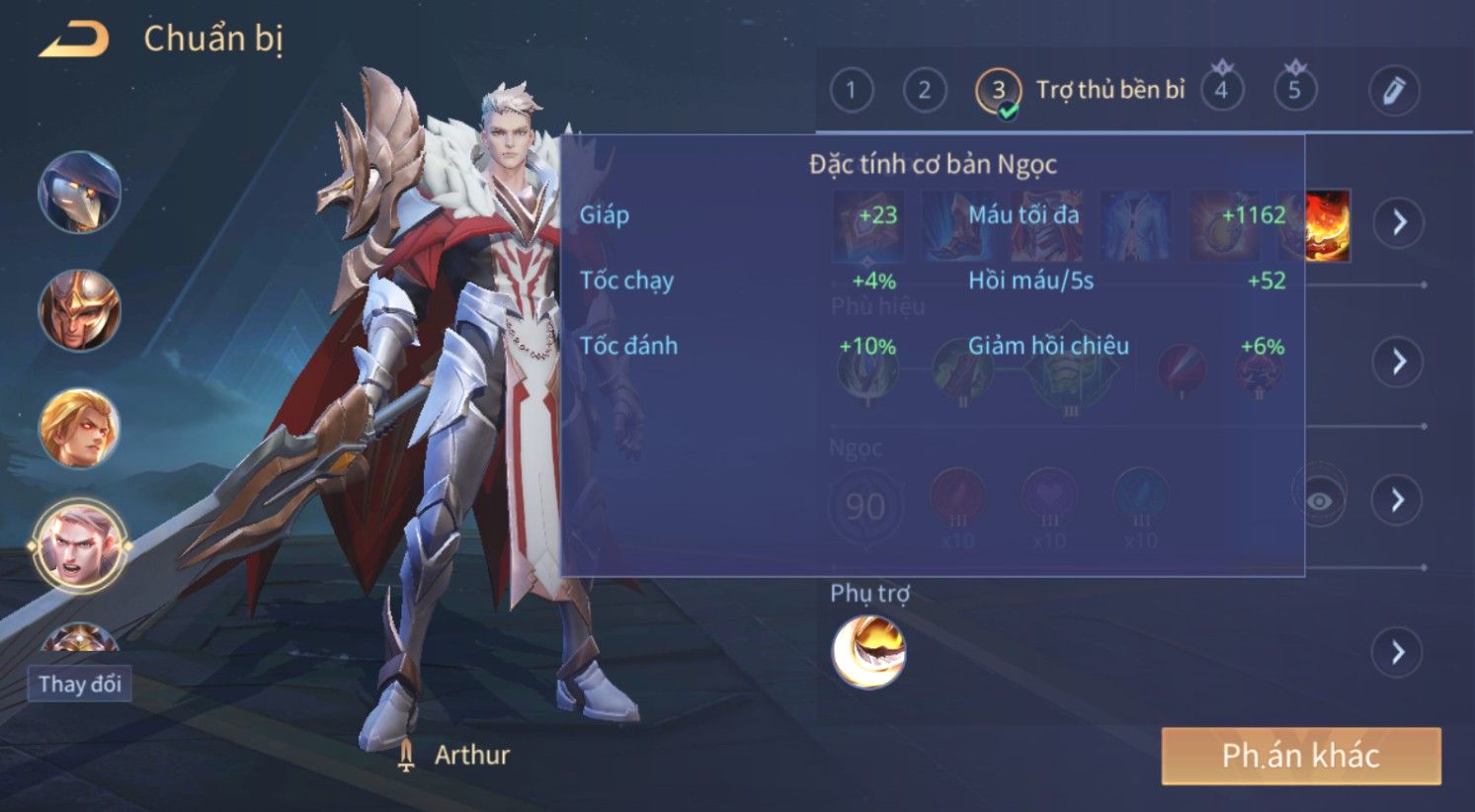Select the Phụ trợ support spell icon
Image resolution: width=1475 pixels, height=812 pixels.
(x=868, y=651)
